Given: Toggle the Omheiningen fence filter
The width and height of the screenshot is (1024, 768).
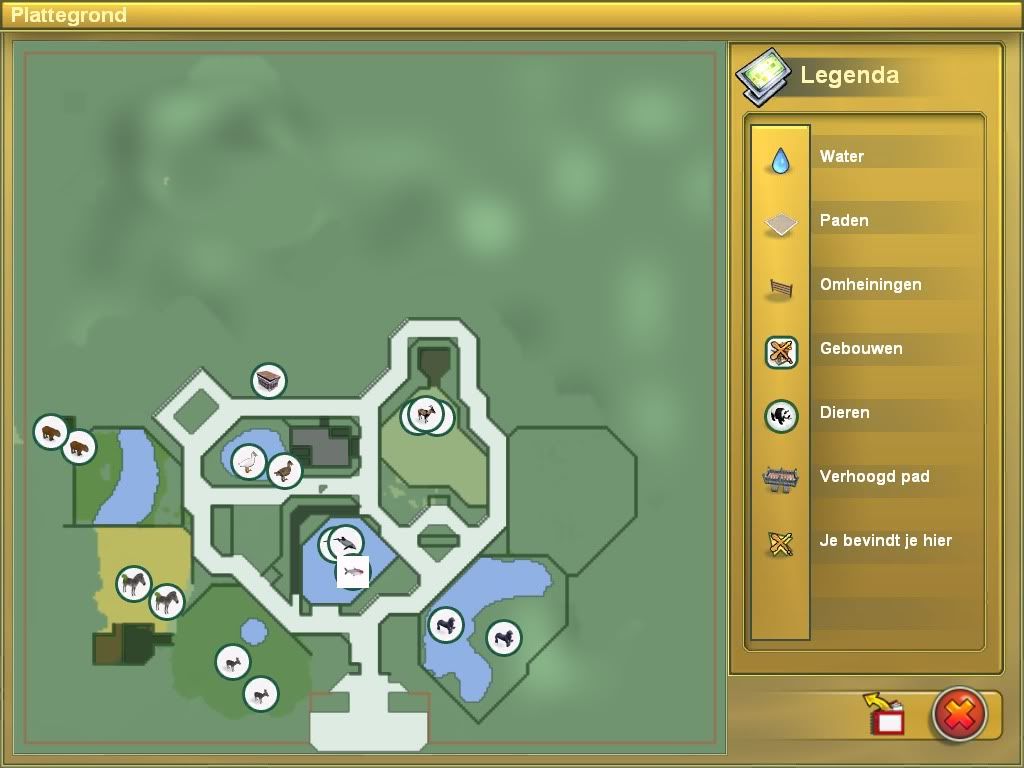Looking at the screenshot, I should 780,287.
